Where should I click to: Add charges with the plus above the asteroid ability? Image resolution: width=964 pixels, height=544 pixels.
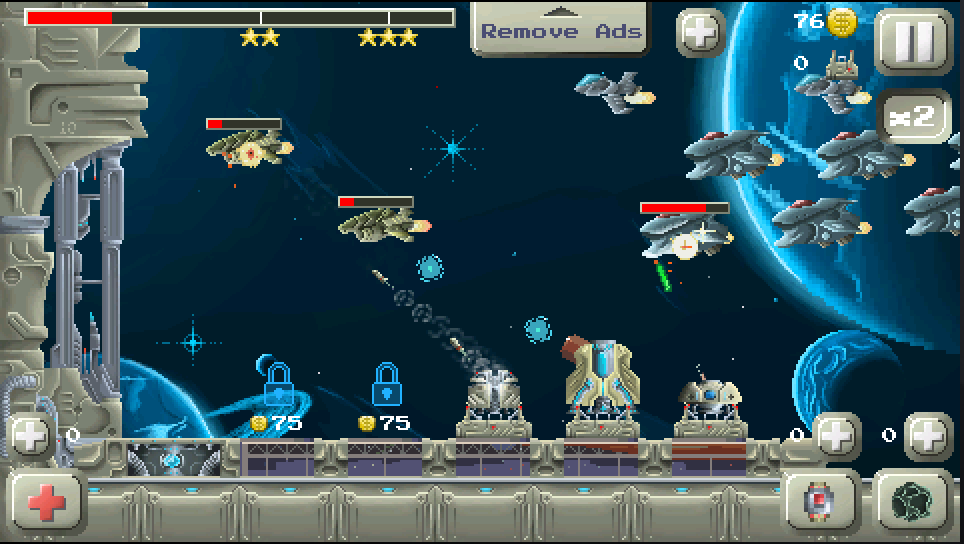[x=928, y=436]
